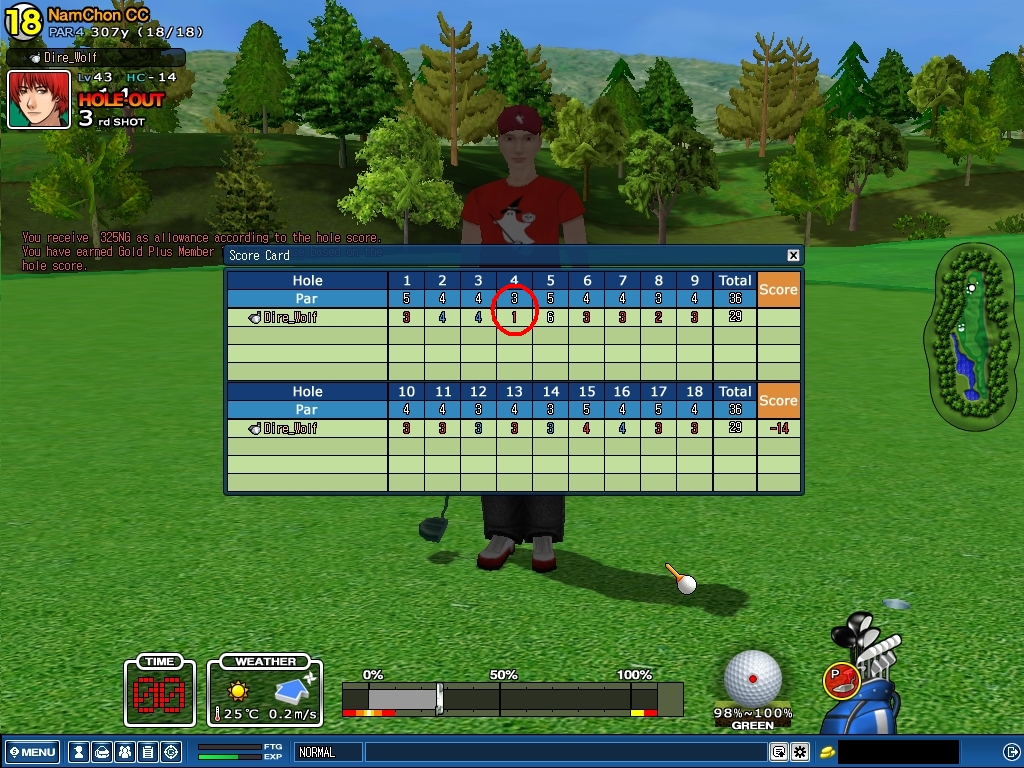Select the putter club icon
Viewport: 1024px width, 768px height.
[x=842, y=680]
